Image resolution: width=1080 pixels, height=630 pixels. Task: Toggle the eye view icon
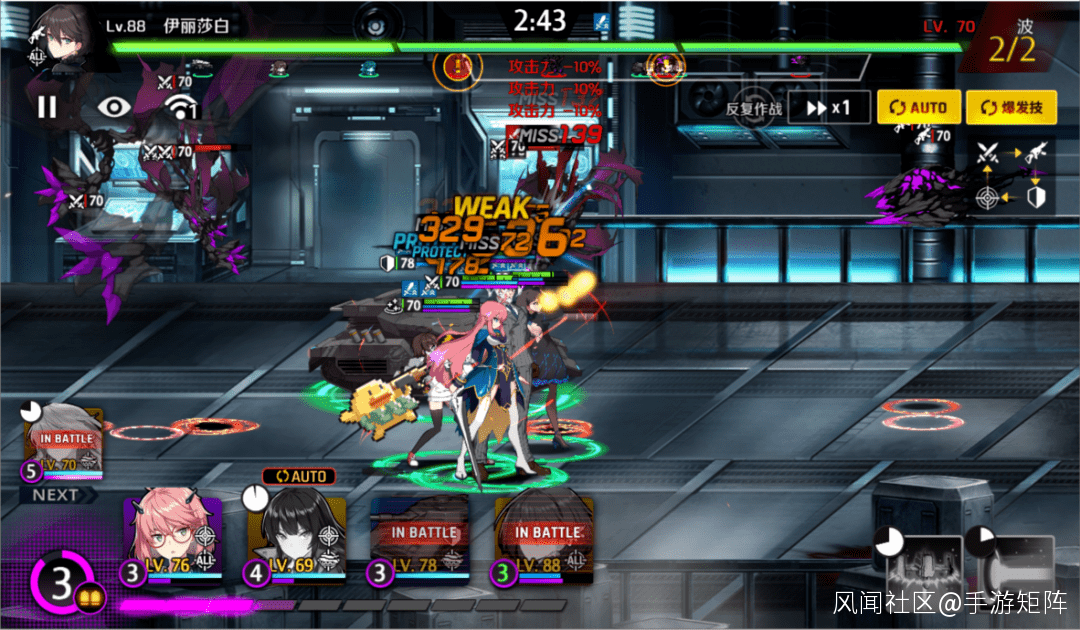115,106
